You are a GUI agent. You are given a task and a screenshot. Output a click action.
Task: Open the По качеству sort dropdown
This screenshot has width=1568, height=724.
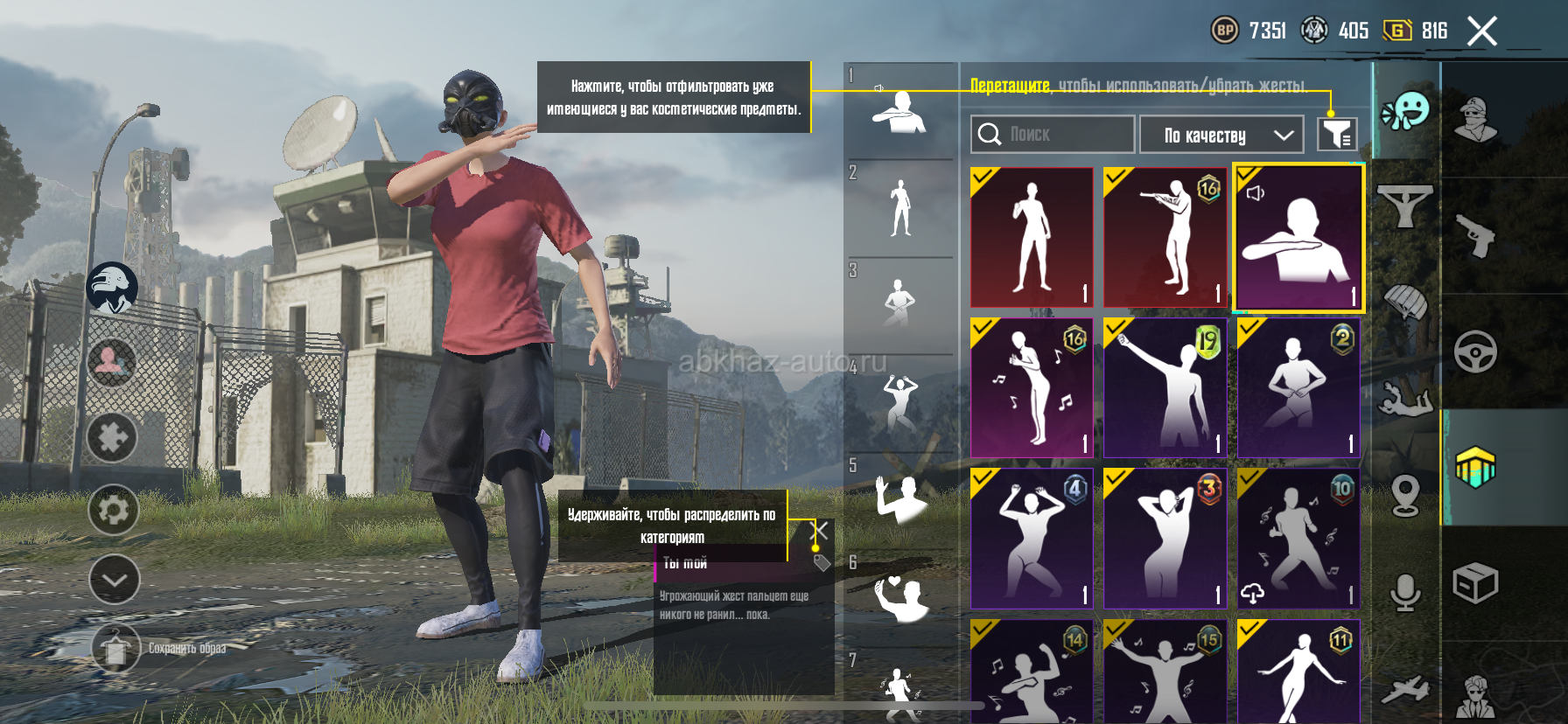pyautogui.click(x=1221, y=136)
